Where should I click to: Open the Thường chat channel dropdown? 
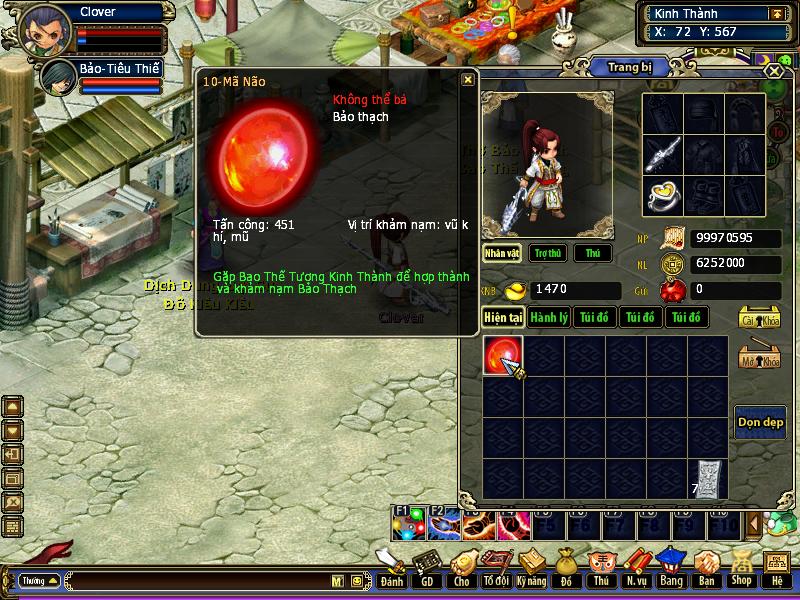tap(39, 581)
